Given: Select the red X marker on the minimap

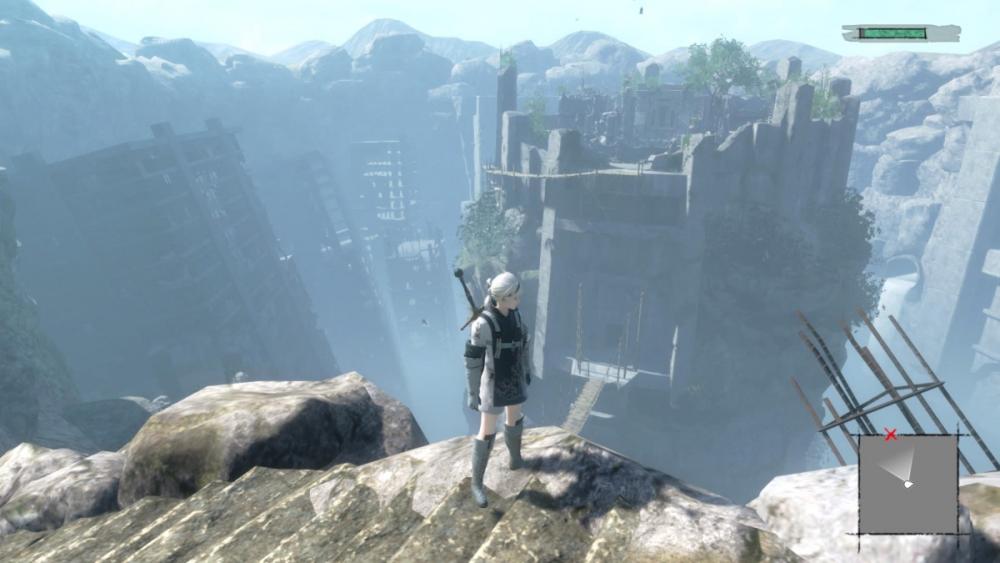Looking at the screenshot, I should (x=890, y=434).
